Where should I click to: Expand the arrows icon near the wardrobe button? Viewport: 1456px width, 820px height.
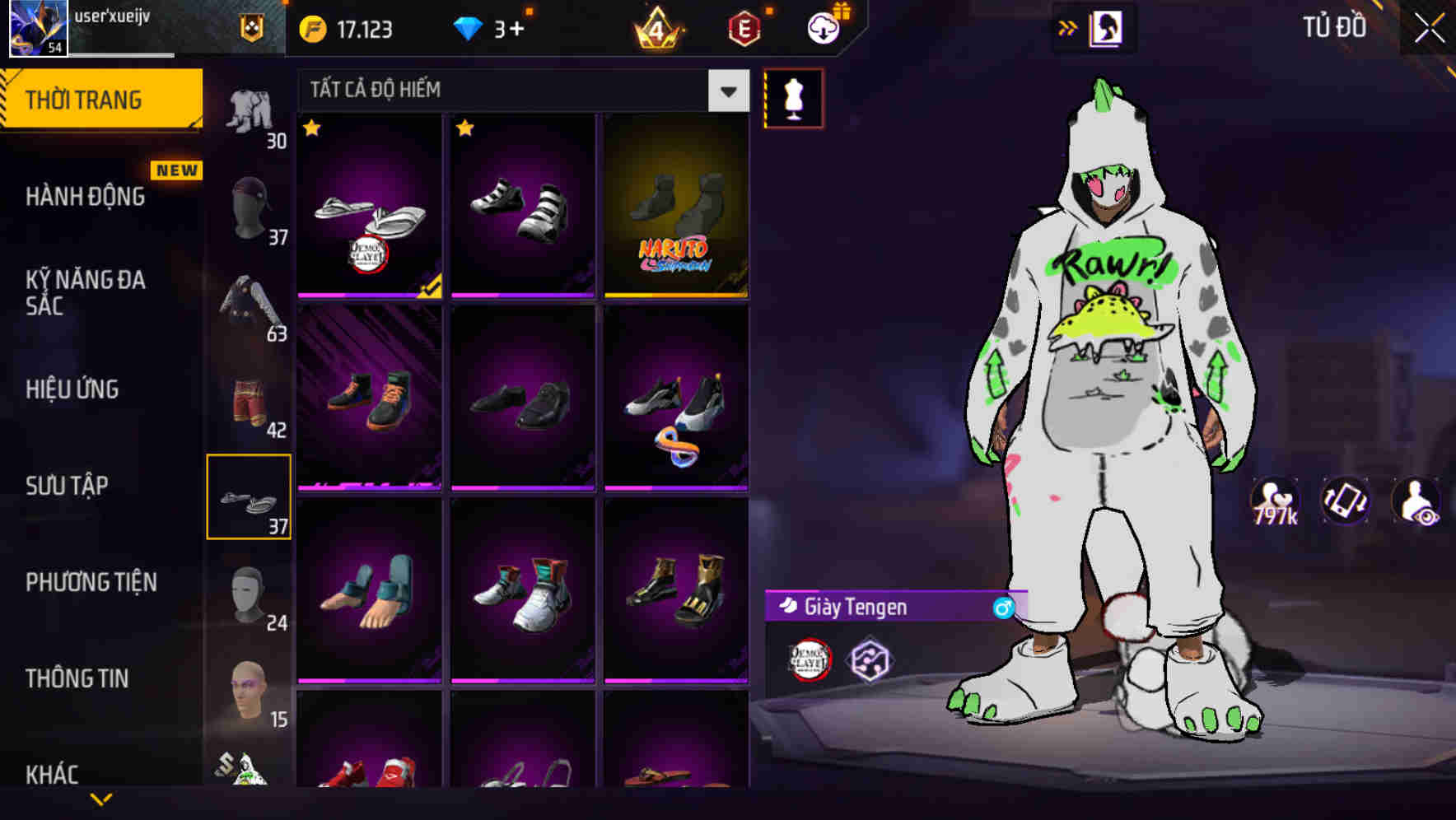tap(1066, 26)
